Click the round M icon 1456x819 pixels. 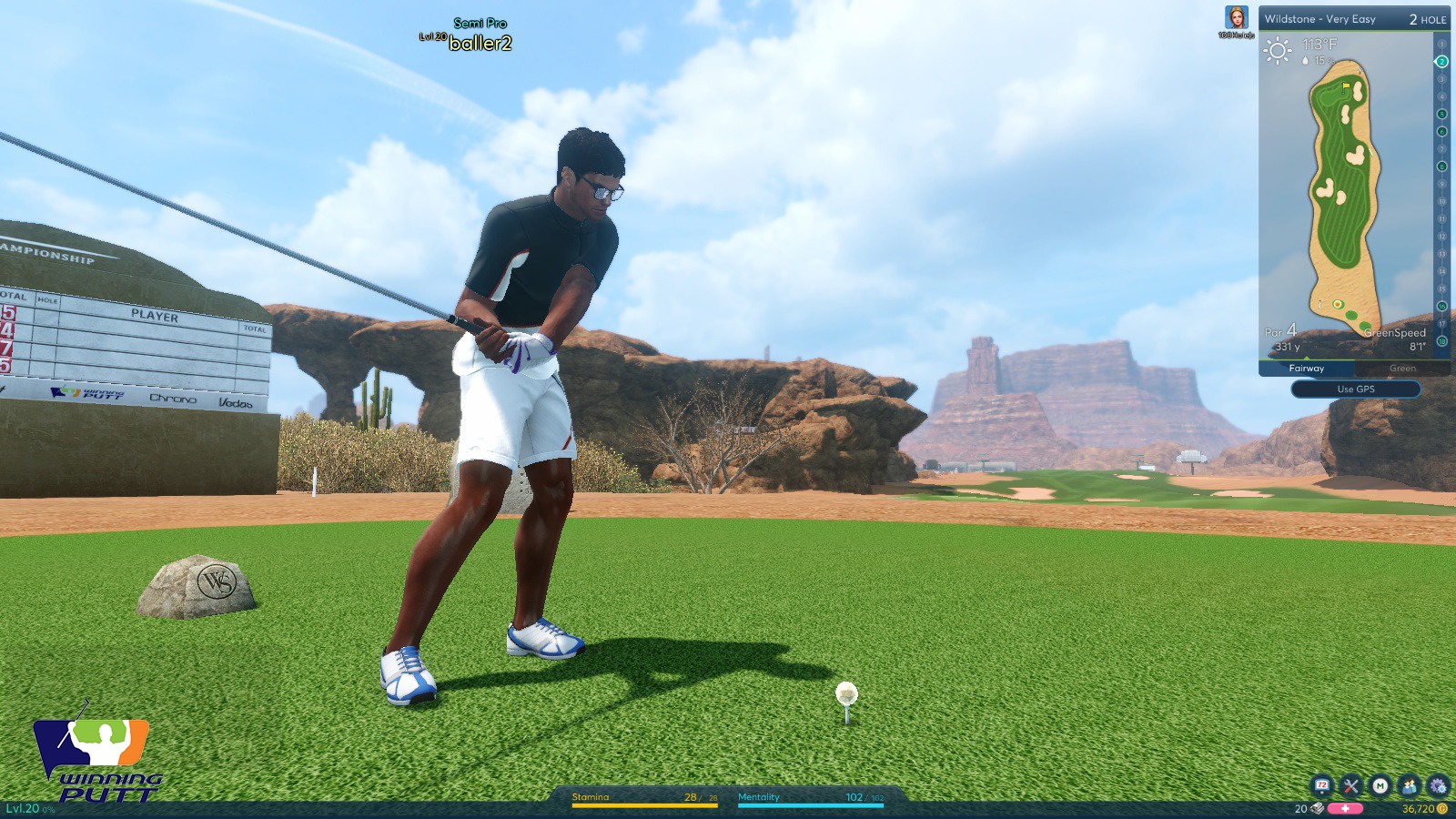coord(1380,785)
